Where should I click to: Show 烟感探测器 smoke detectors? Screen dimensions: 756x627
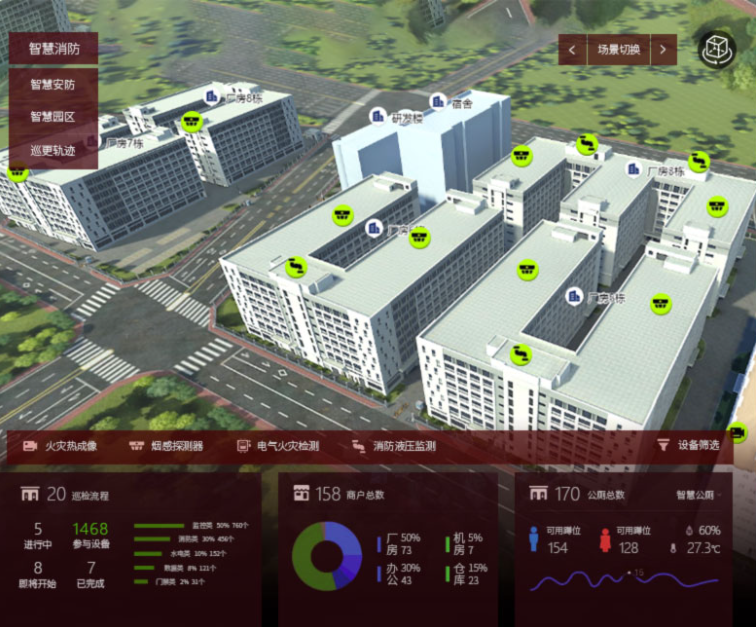pyautogui.click(x=166, y=446)
